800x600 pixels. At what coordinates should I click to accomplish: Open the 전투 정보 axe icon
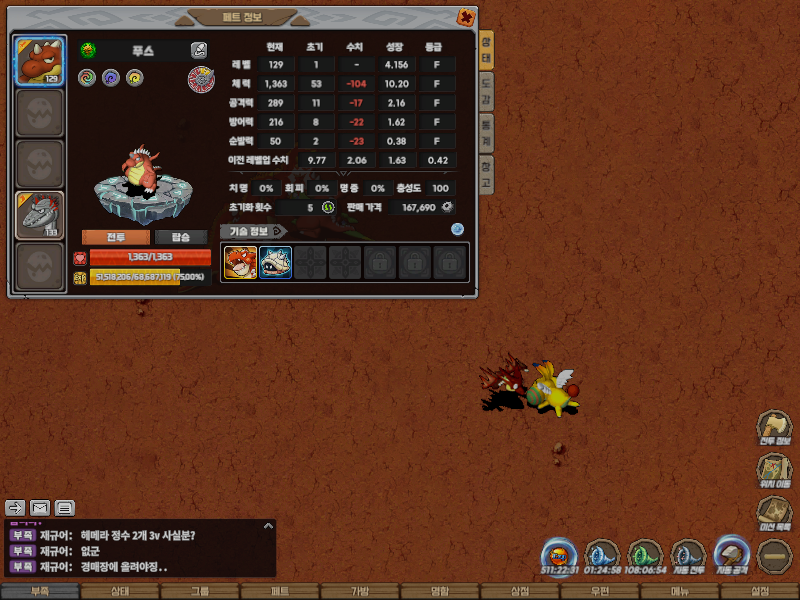click(x=775, y=427)
